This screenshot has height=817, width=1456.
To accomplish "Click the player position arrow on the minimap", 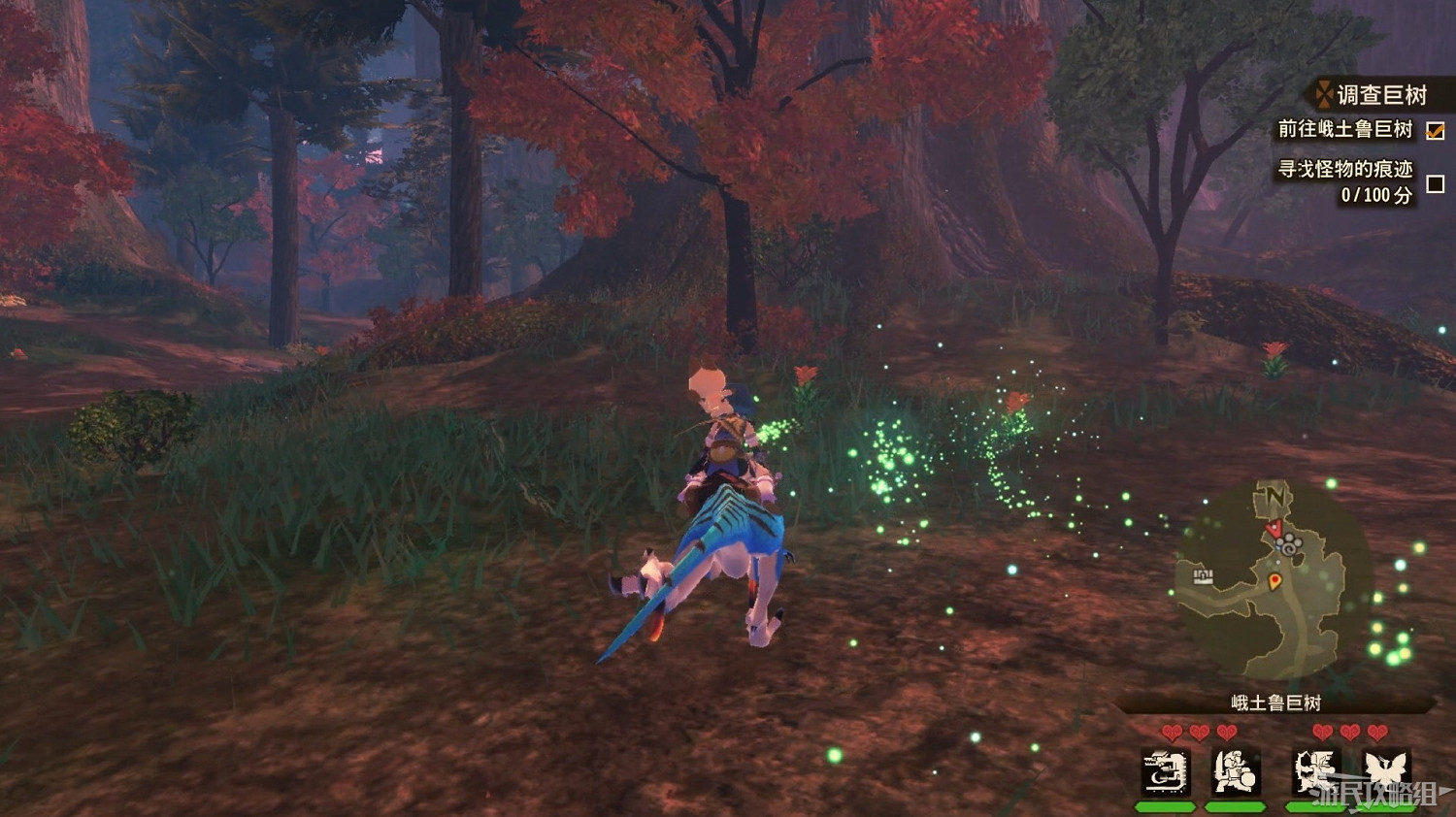I will (x=1274, y=528).
